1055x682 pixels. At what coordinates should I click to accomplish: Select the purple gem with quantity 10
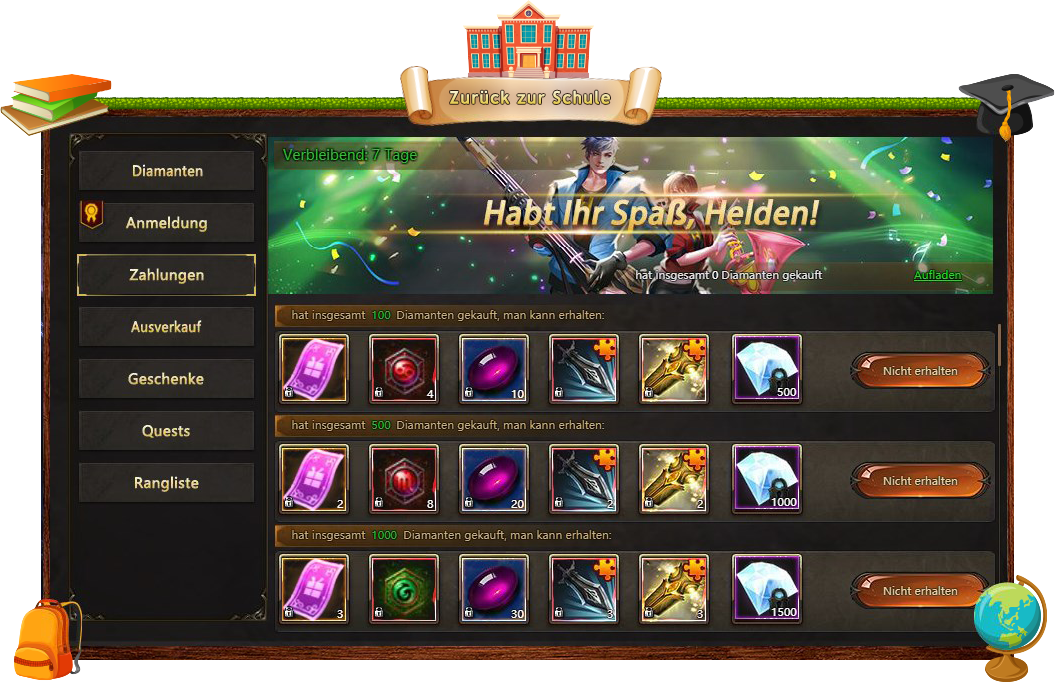494,369
